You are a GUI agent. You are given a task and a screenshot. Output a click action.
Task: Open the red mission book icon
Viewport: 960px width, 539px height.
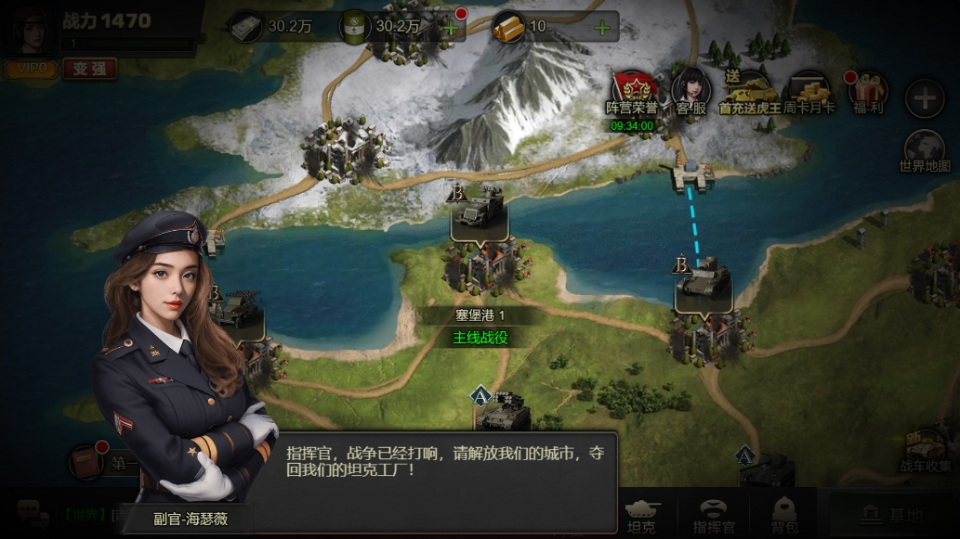[86, 462]
